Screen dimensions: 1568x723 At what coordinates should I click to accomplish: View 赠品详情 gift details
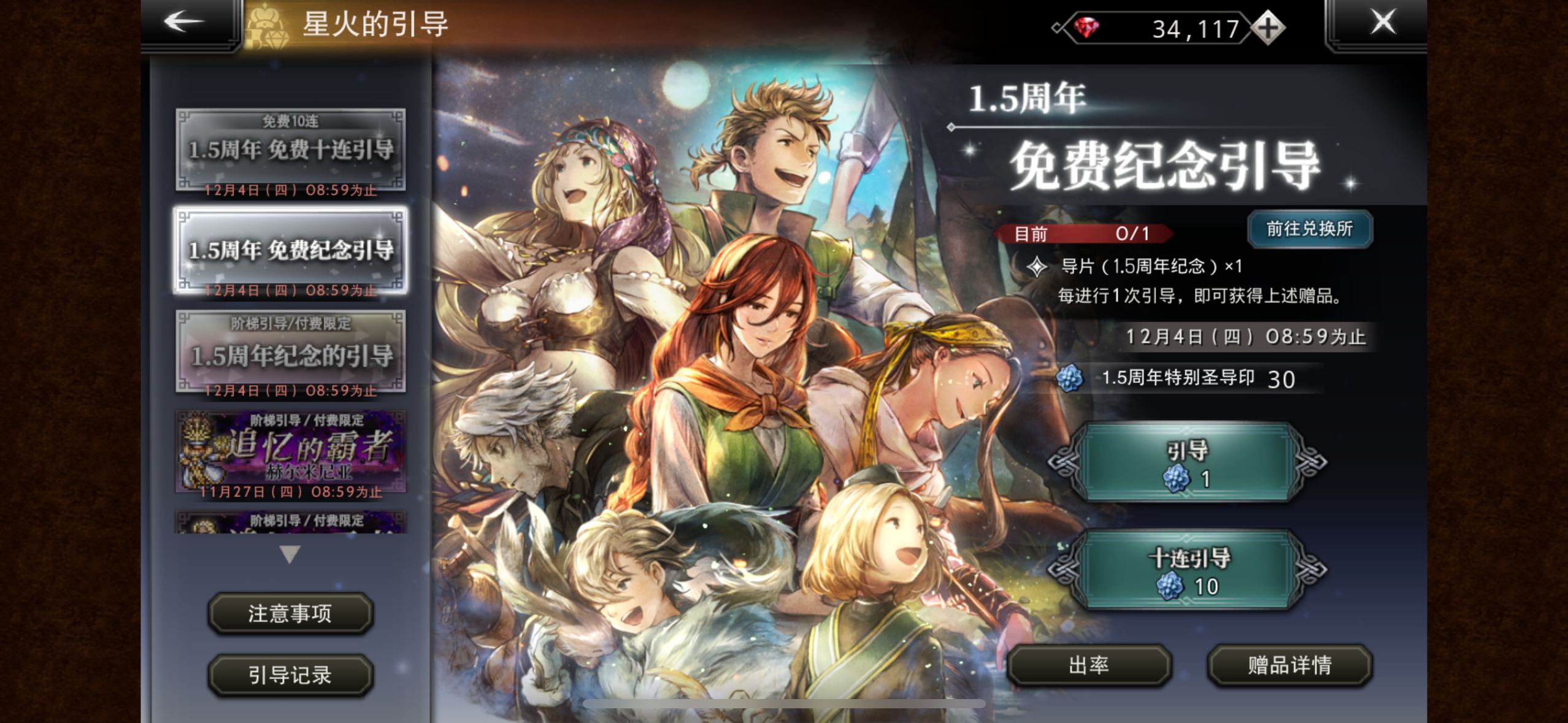point(1288,666)
